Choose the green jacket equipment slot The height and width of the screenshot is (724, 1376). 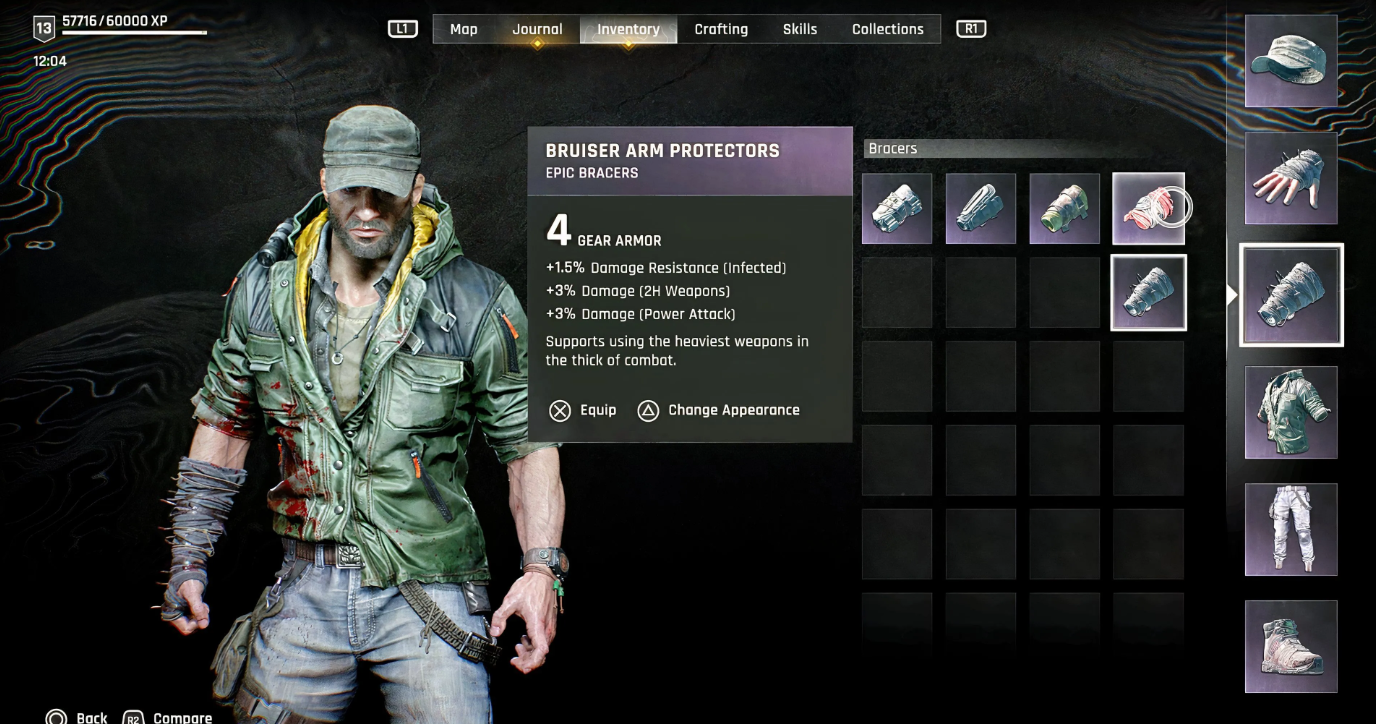(1291, 412)
